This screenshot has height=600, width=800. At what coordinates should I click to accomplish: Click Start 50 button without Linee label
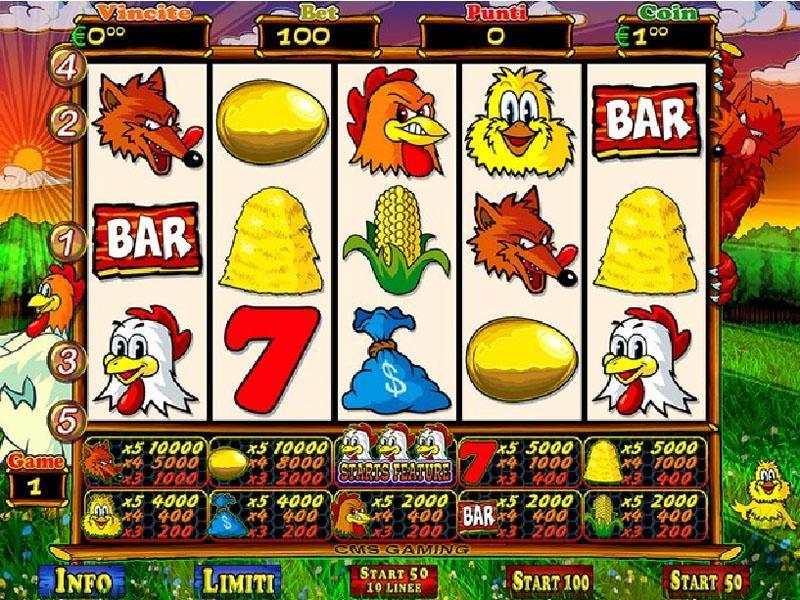coord(706,580)
